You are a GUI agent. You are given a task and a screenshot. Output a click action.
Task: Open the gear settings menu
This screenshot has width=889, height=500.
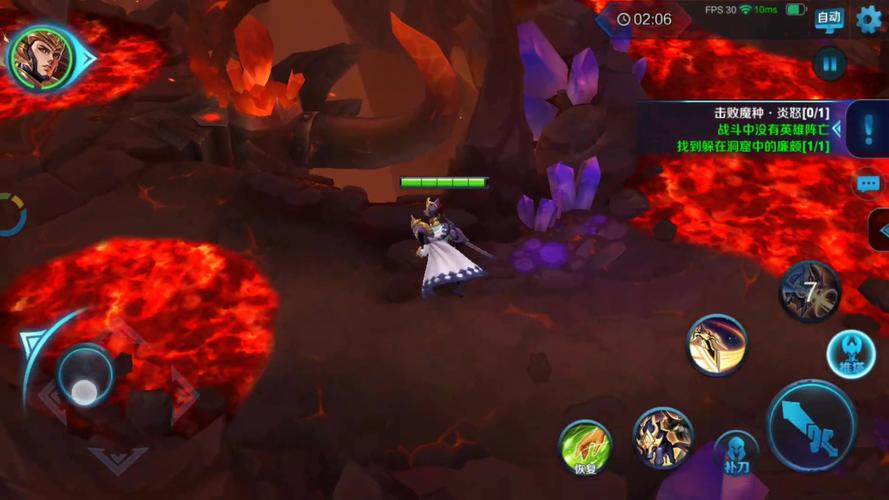pyautogui.click(x=870, y=19)
